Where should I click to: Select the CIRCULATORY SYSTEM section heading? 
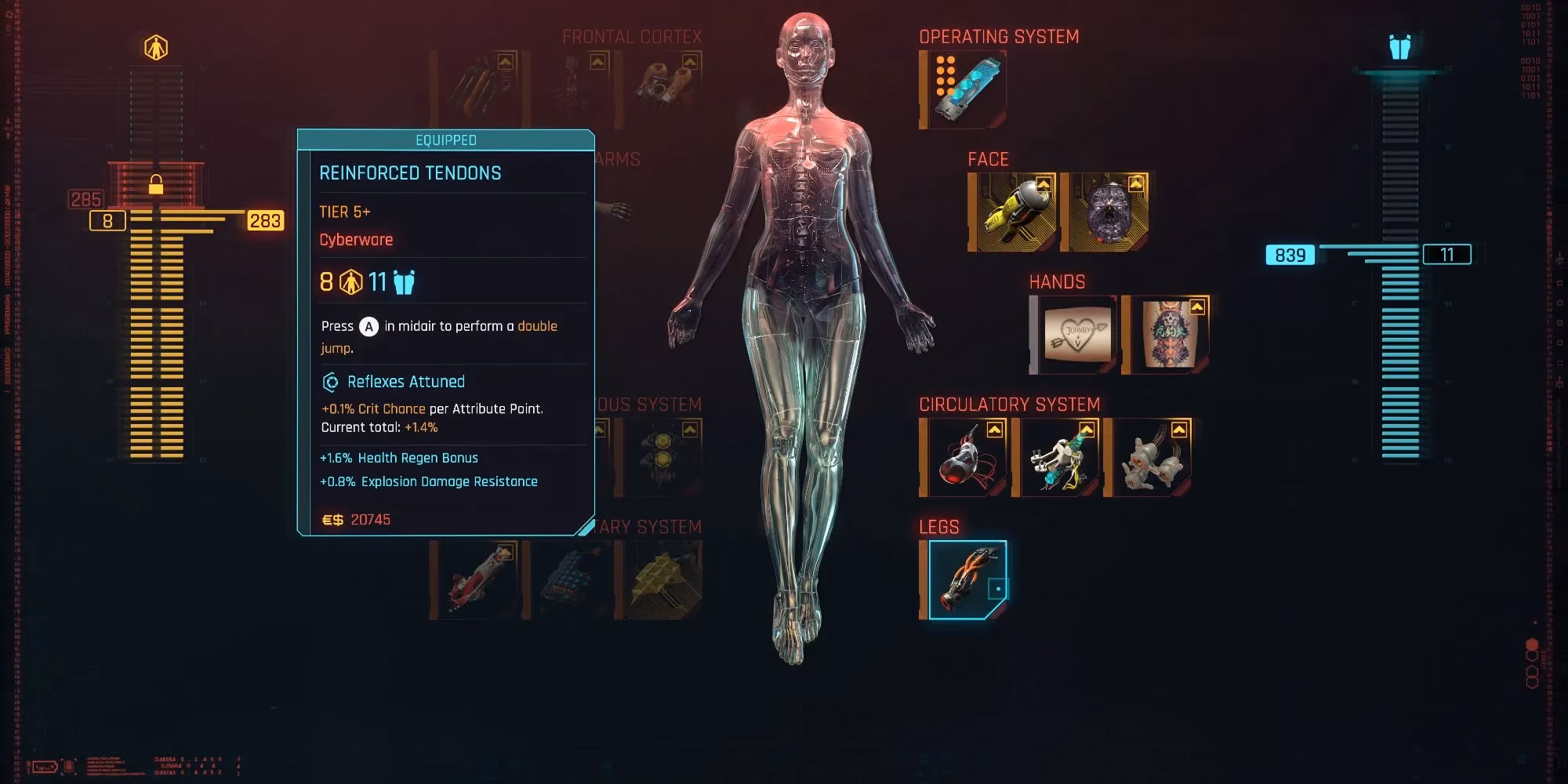1012,404
